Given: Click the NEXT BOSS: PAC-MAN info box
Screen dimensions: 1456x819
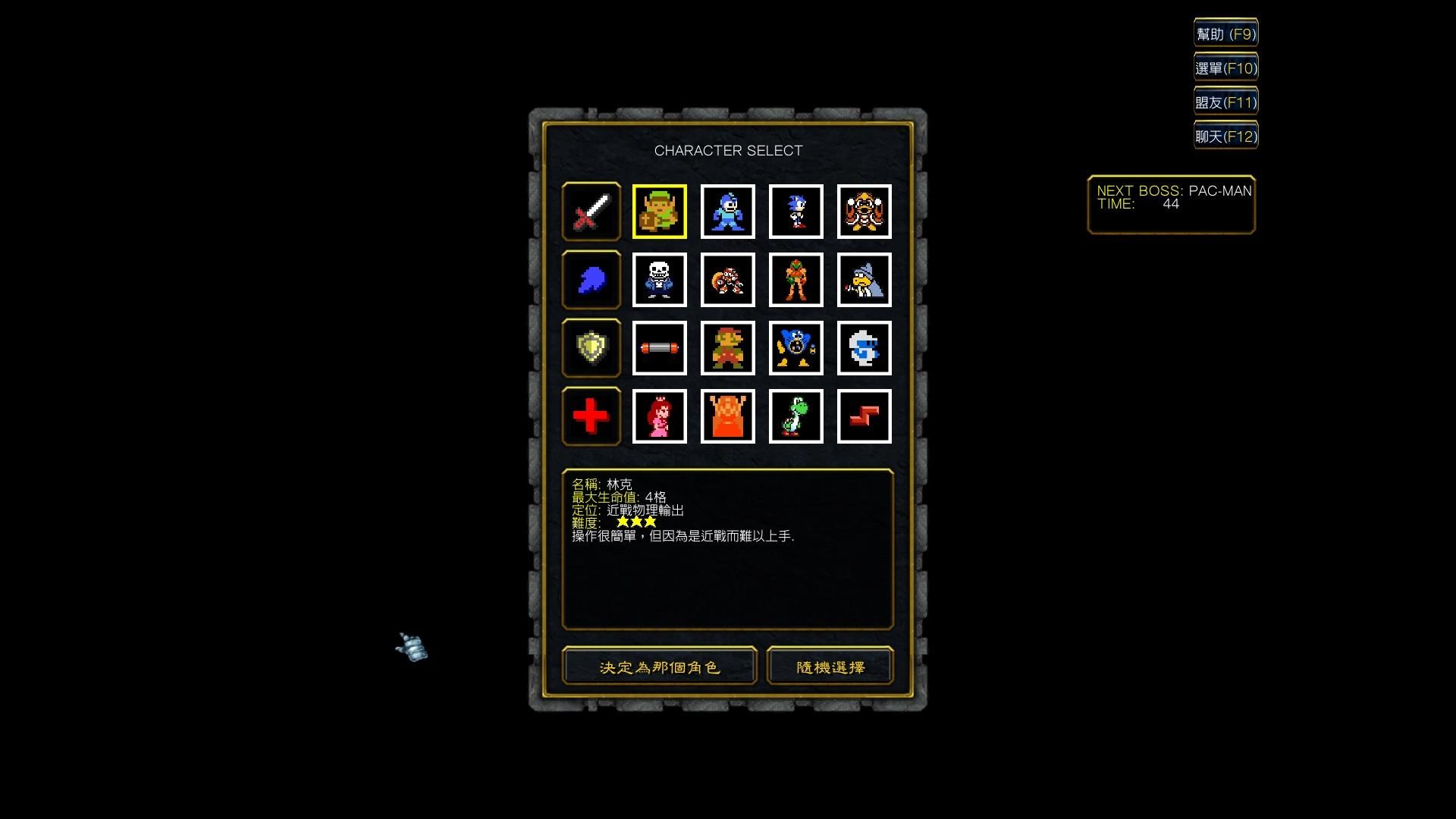Looking at the screenshot, I should point(1172,203).
